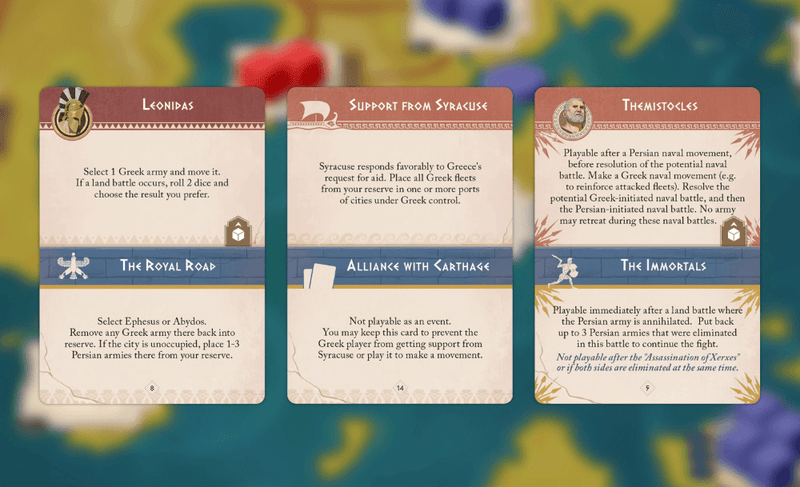Pick the Themistocles and Immortals card
The image size is (800, 487).
point(647,245)
